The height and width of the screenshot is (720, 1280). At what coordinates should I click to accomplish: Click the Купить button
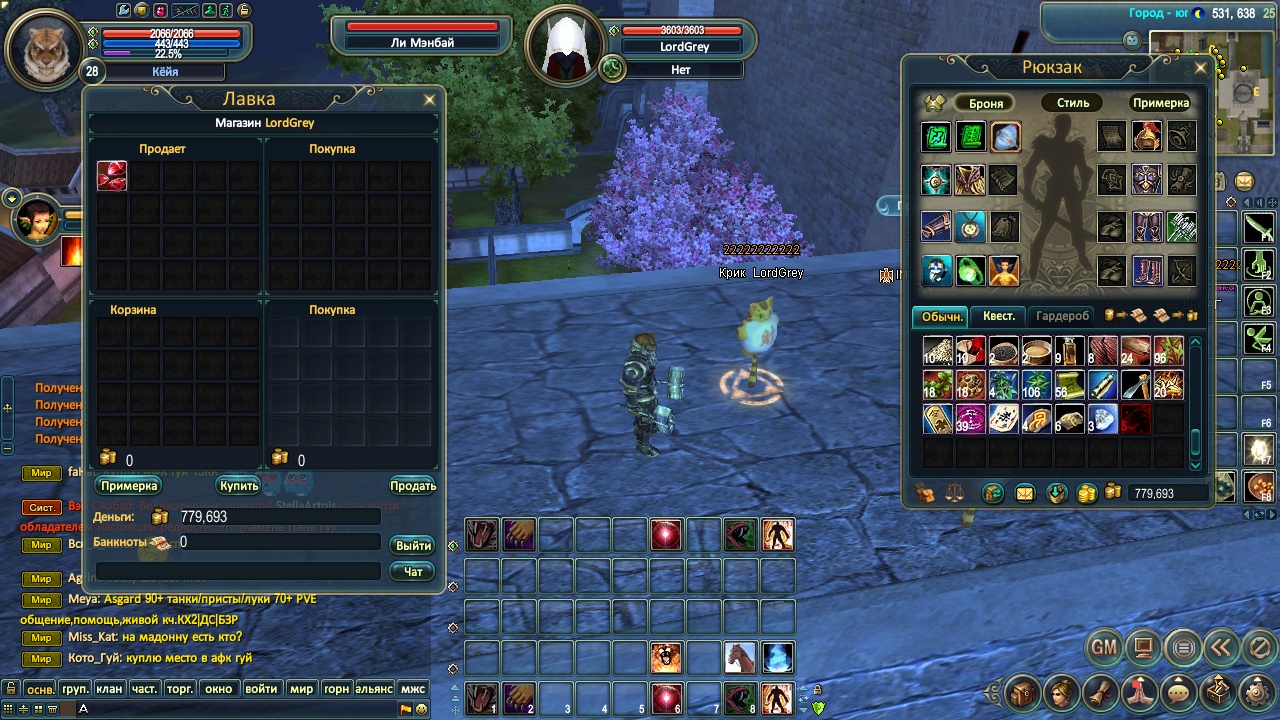point(239,486)
